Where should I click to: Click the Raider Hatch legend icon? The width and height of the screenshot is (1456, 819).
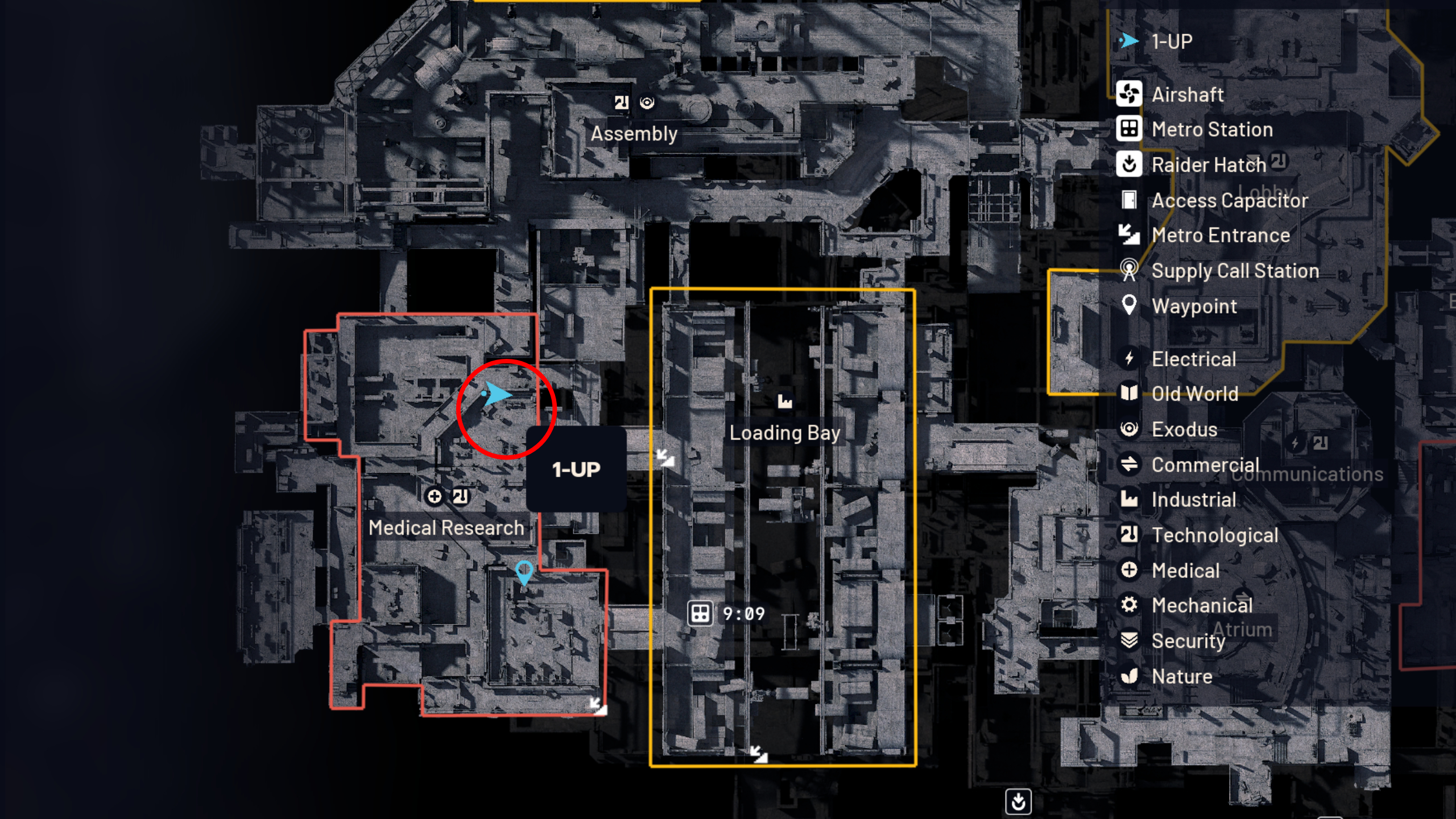(1130, 165)
